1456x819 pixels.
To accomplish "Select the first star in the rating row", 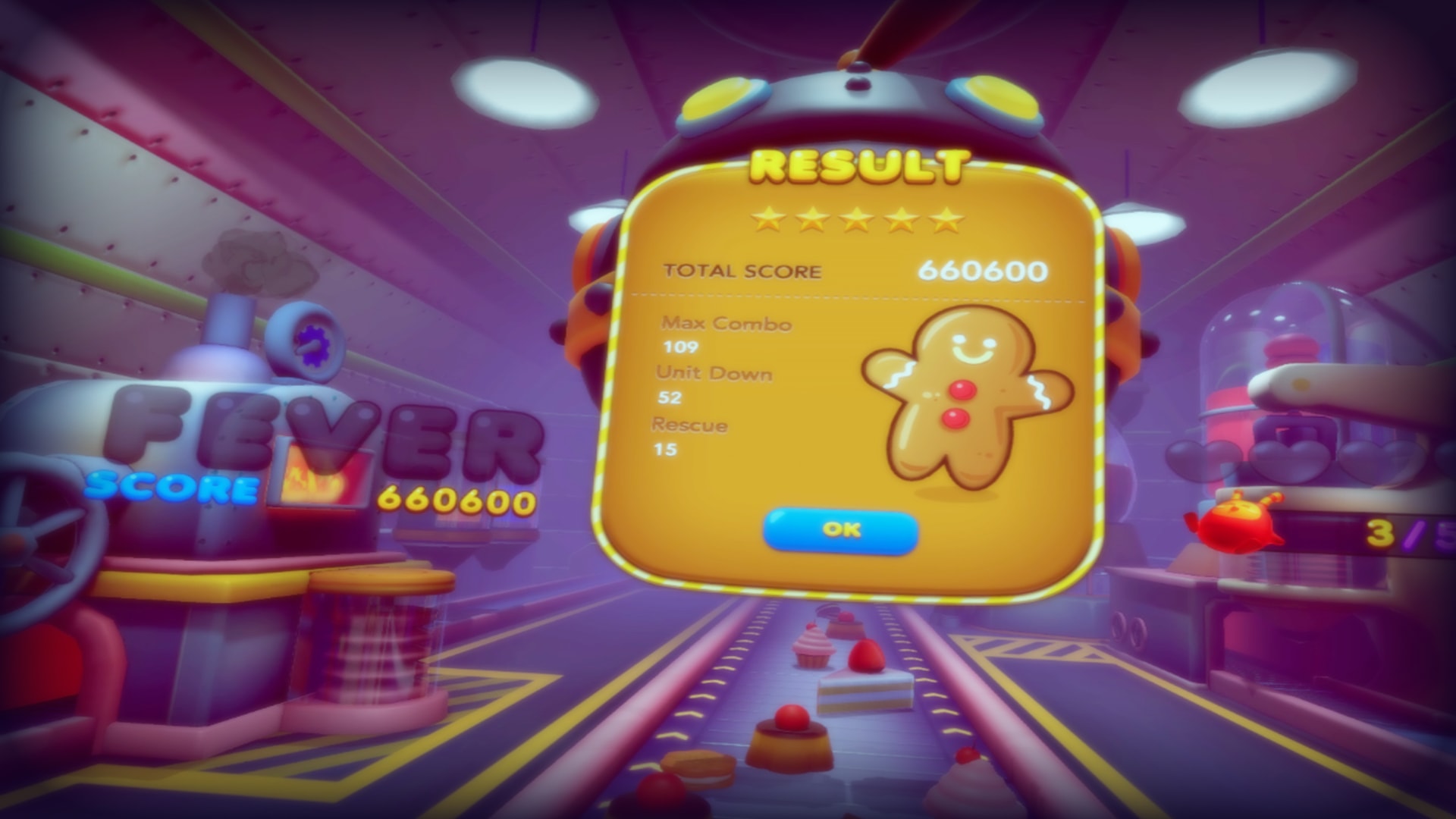I will [767, 219].
